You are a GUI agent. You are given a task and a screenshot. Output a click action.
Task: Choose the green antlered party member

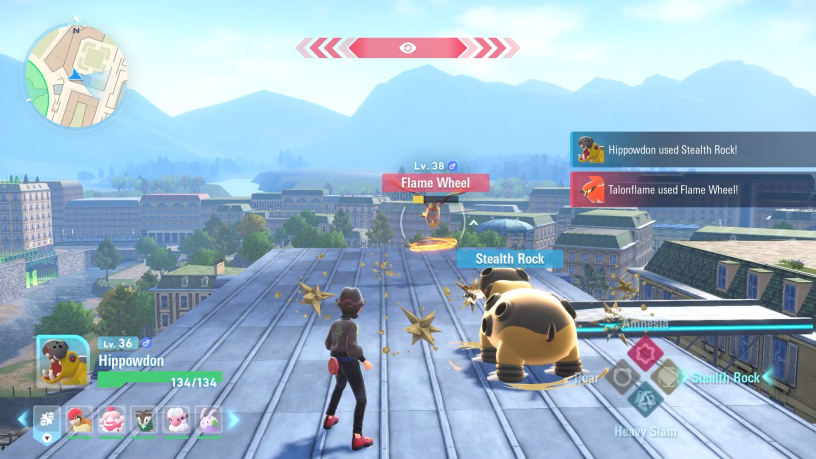[x=143, y=420]
